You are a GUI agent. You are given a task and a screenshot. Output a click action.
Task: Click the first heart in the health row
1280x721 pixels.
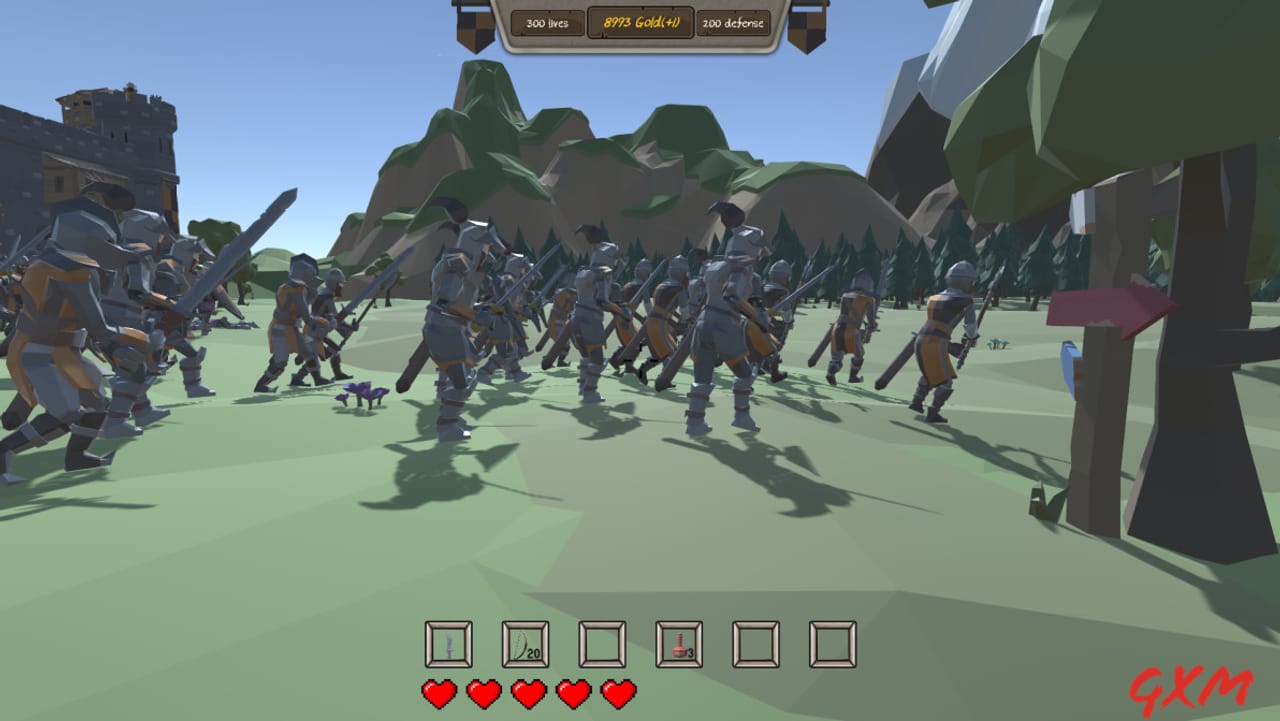pyautogui.click(x=437, y=690)
